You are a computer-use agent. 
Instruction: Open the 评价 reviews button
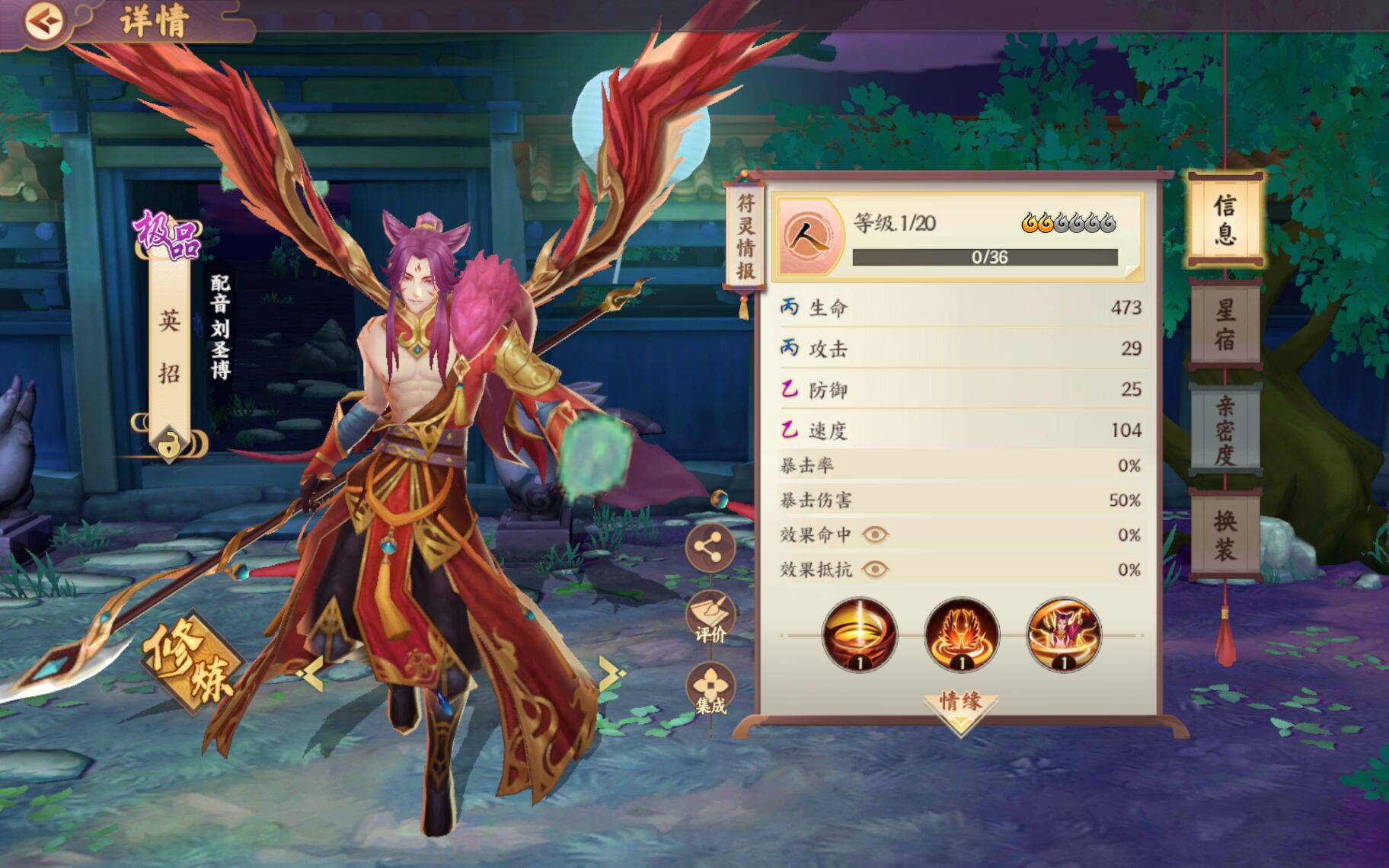click(710, 617)
